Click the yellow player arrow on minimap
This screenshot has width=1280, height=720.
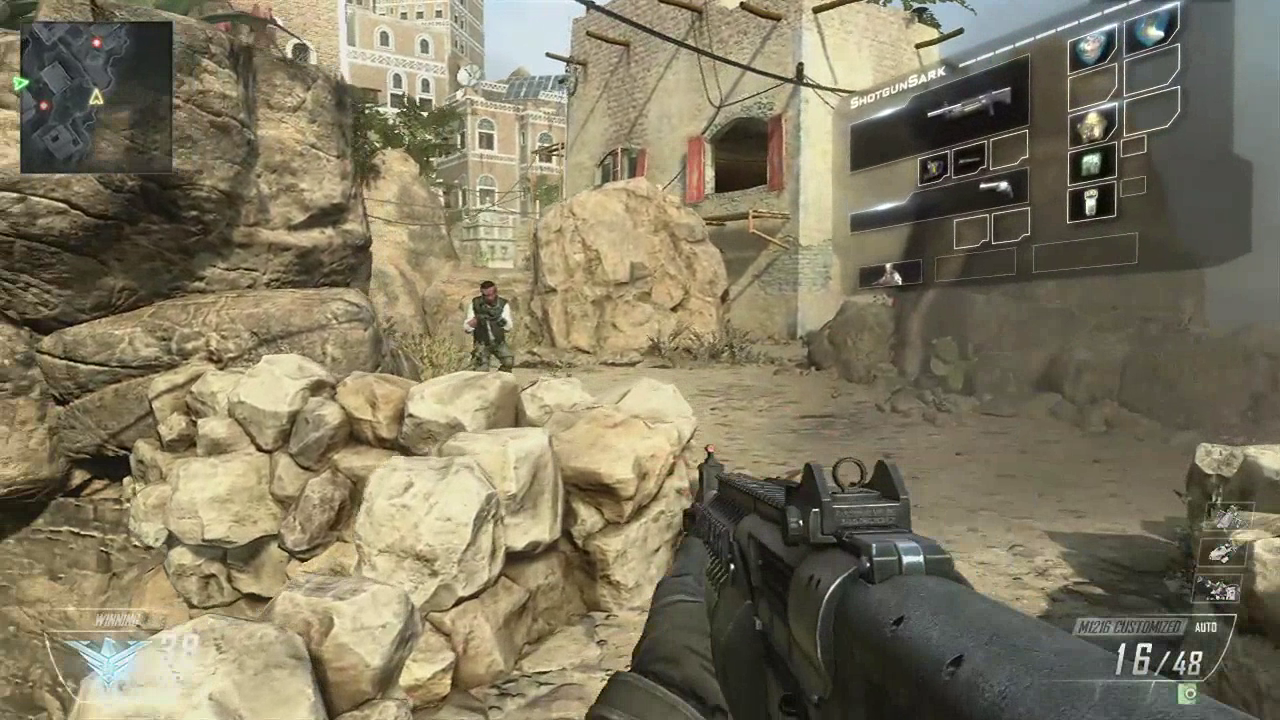click(x=96, y=97)
